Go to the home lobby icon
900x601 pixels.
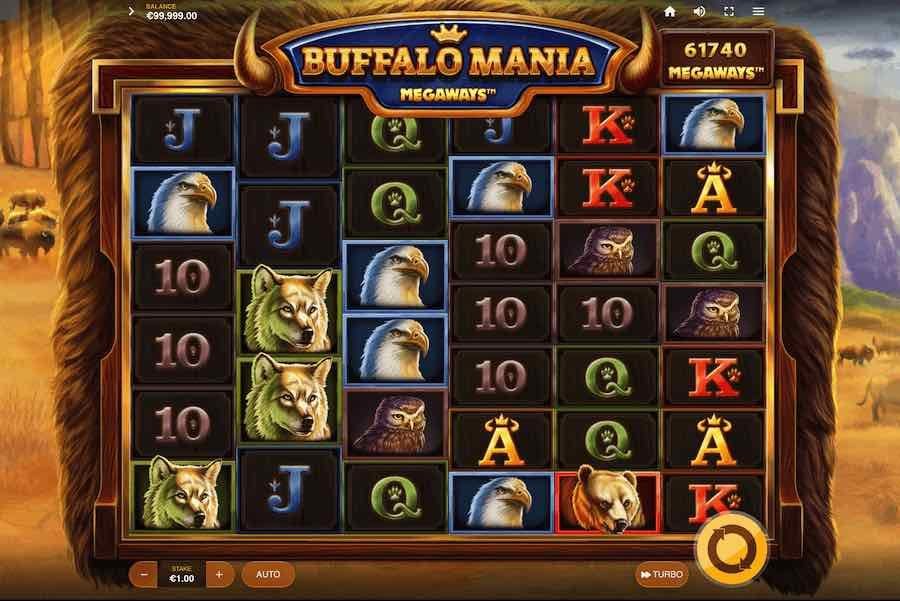tap(670, 12)
